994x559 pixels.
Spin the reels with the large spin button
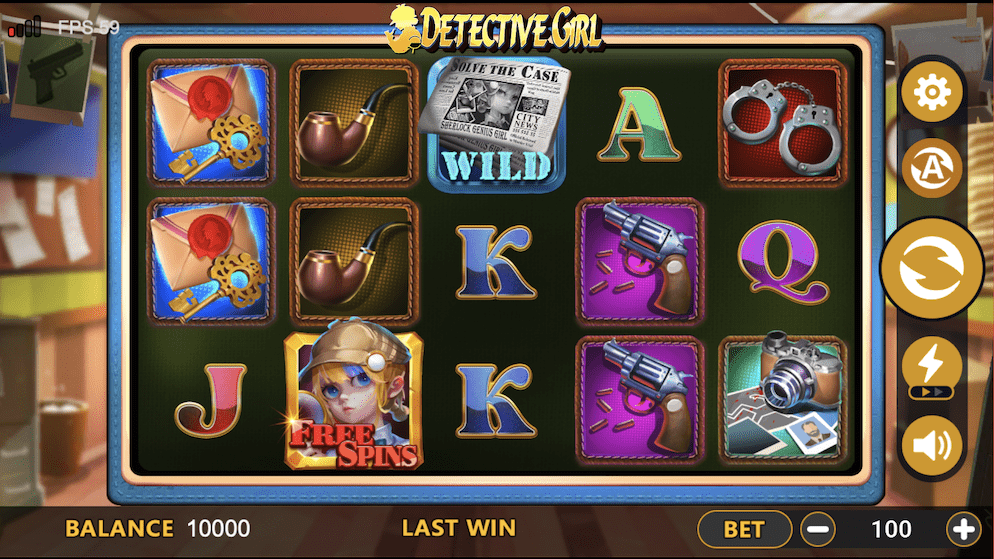931,268
